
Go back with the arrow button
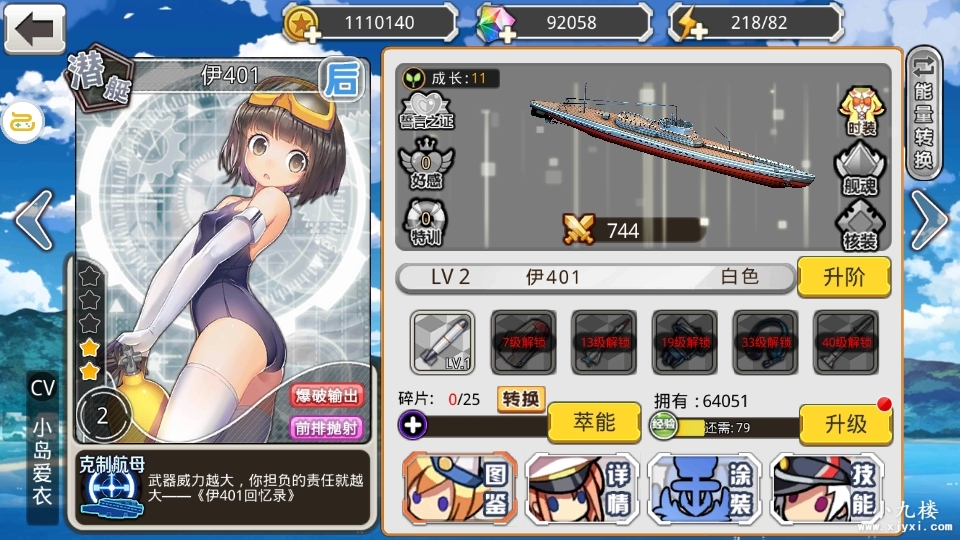[x=34, y=28]
